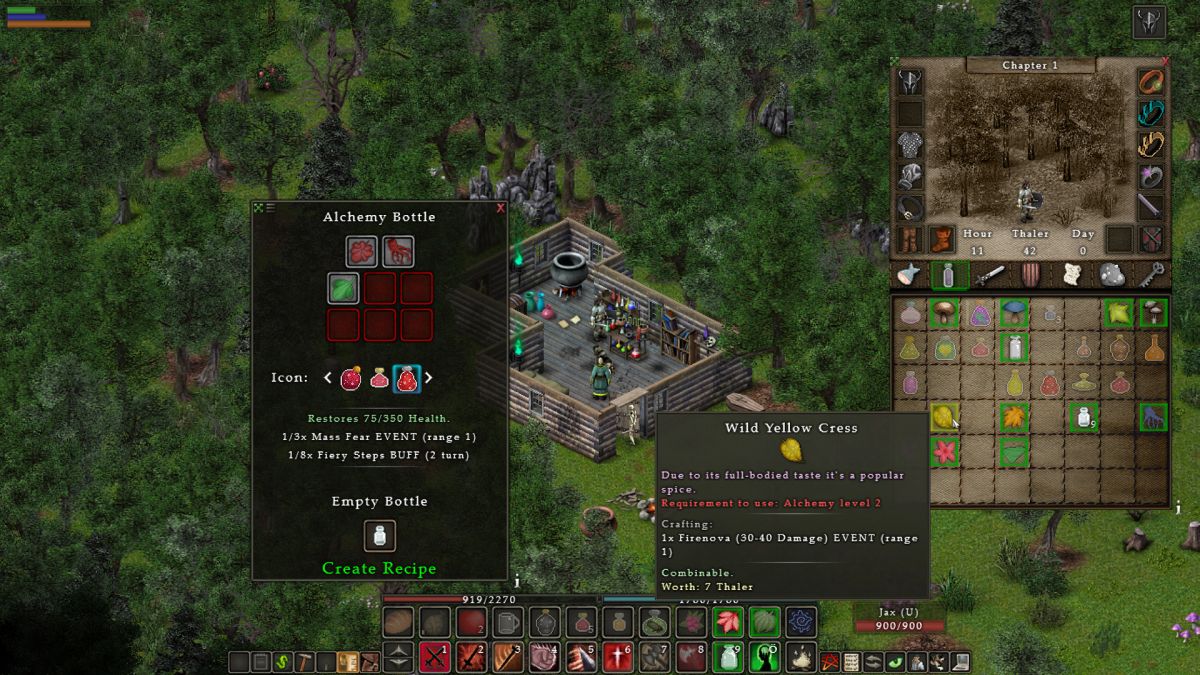Image resolution: width=1200 pixels, height=675 pixels.
Task: Switch to the weapons (sword) inventory tab
Action: (989, 275)
